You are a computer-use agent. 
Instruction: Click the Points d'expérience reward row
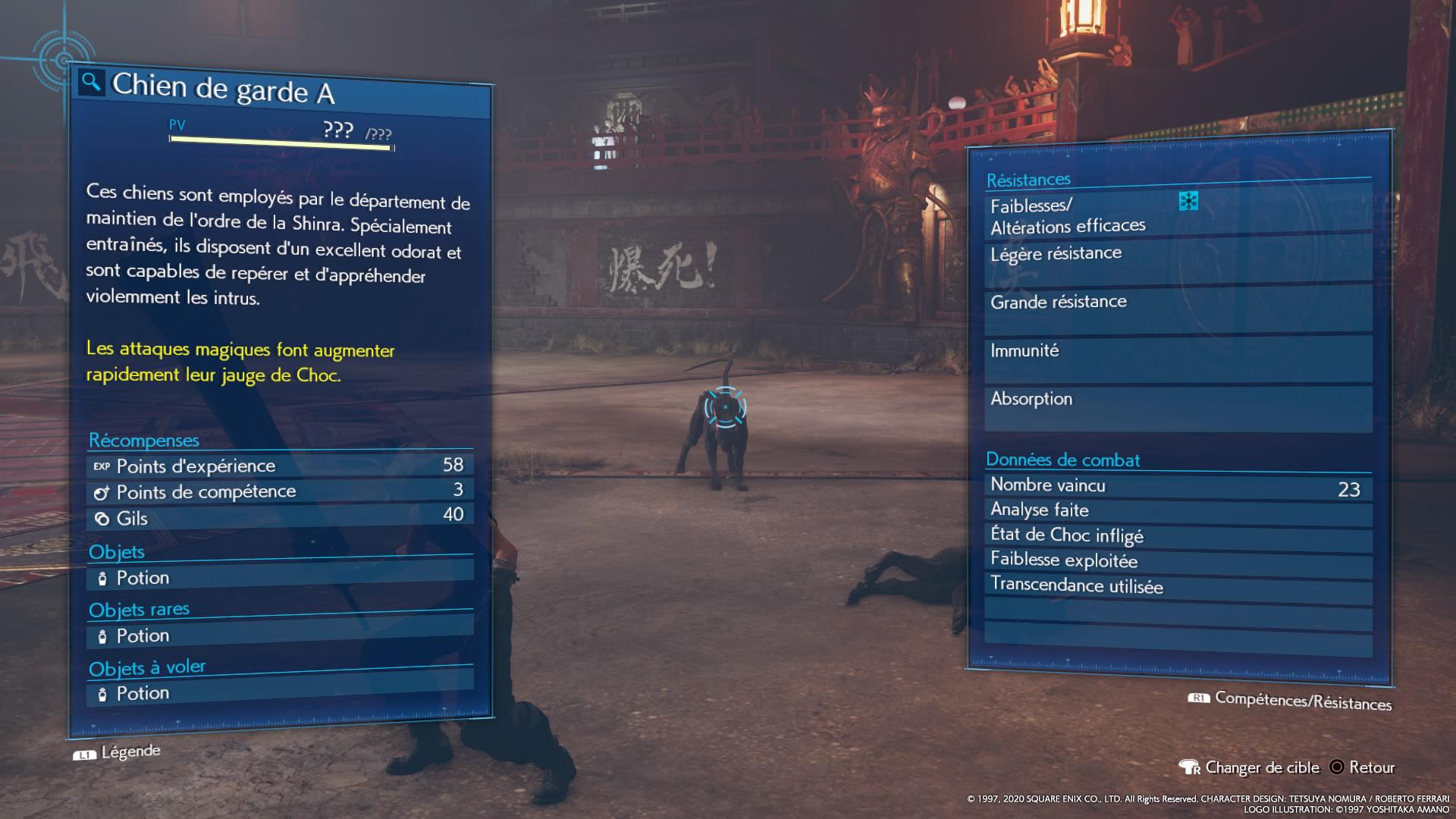(x=279, y=466)
